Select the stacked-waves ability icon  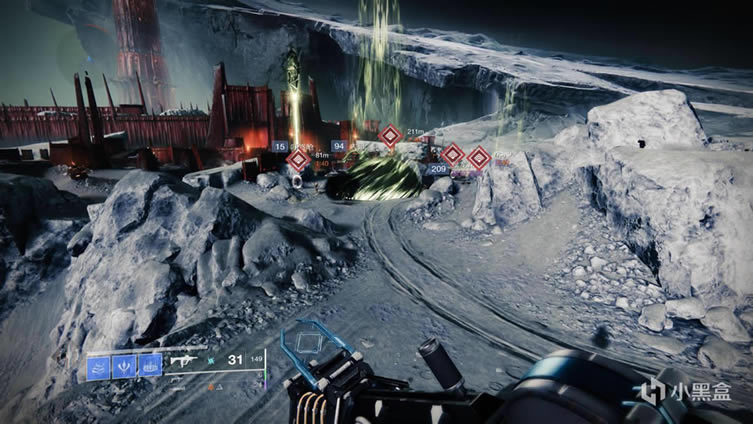[99, 366]
